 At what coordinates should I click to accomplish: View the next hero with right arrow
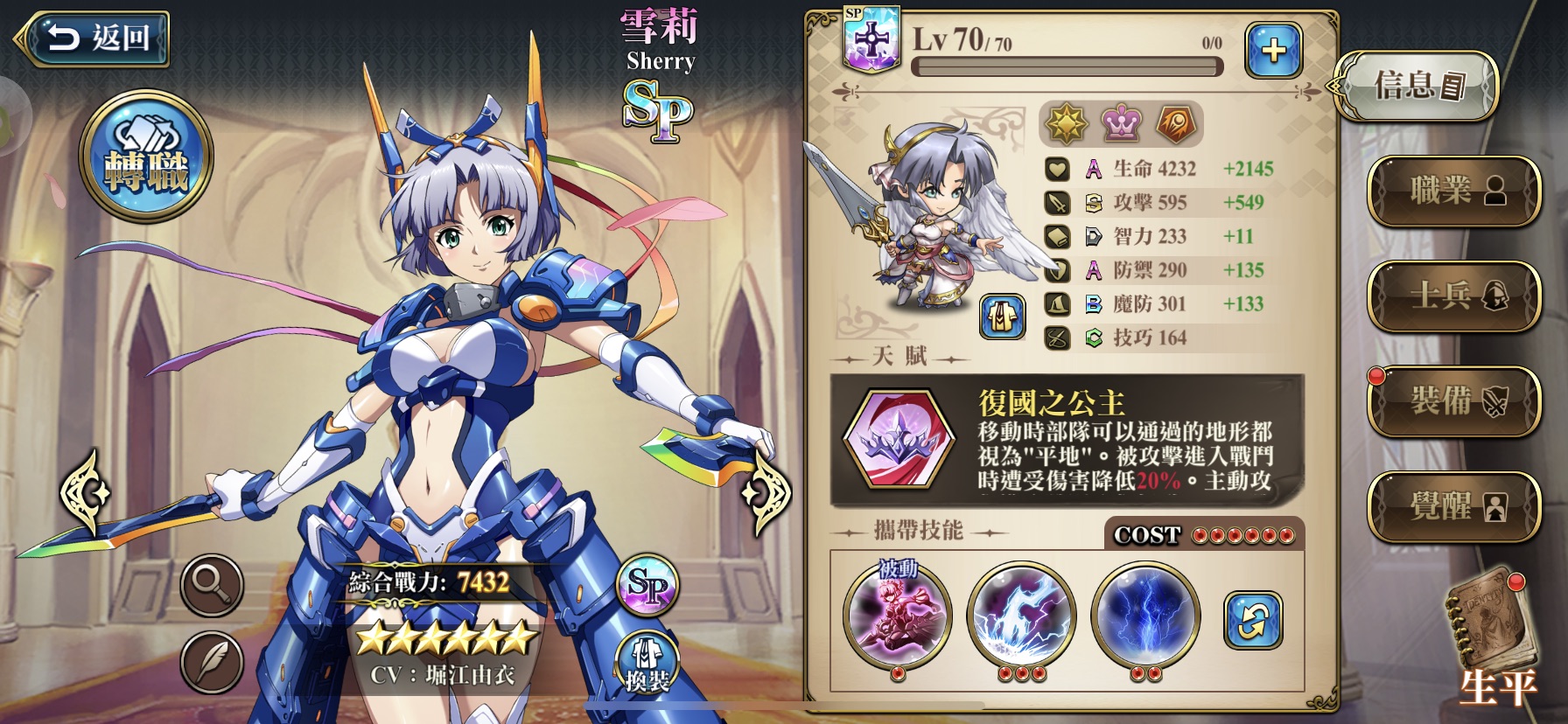click(765, 491)
